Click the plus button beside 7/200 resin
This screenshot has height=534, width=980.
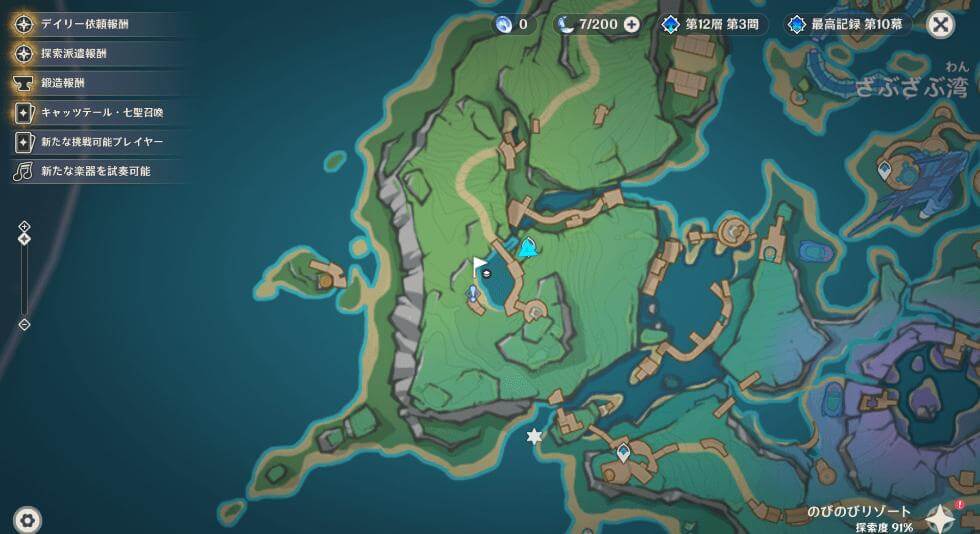coord(631,24)
